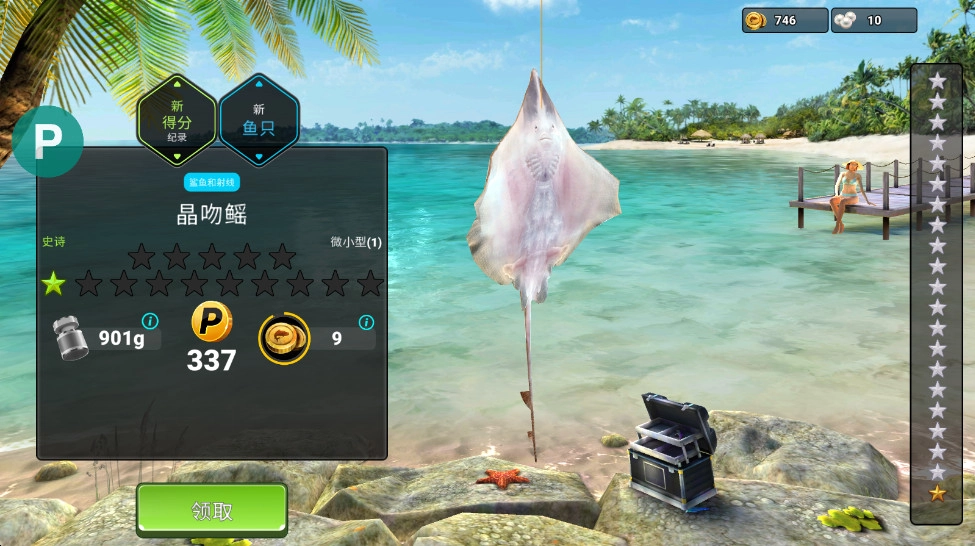Open the info icon next to 901g weight

[150, 321]
